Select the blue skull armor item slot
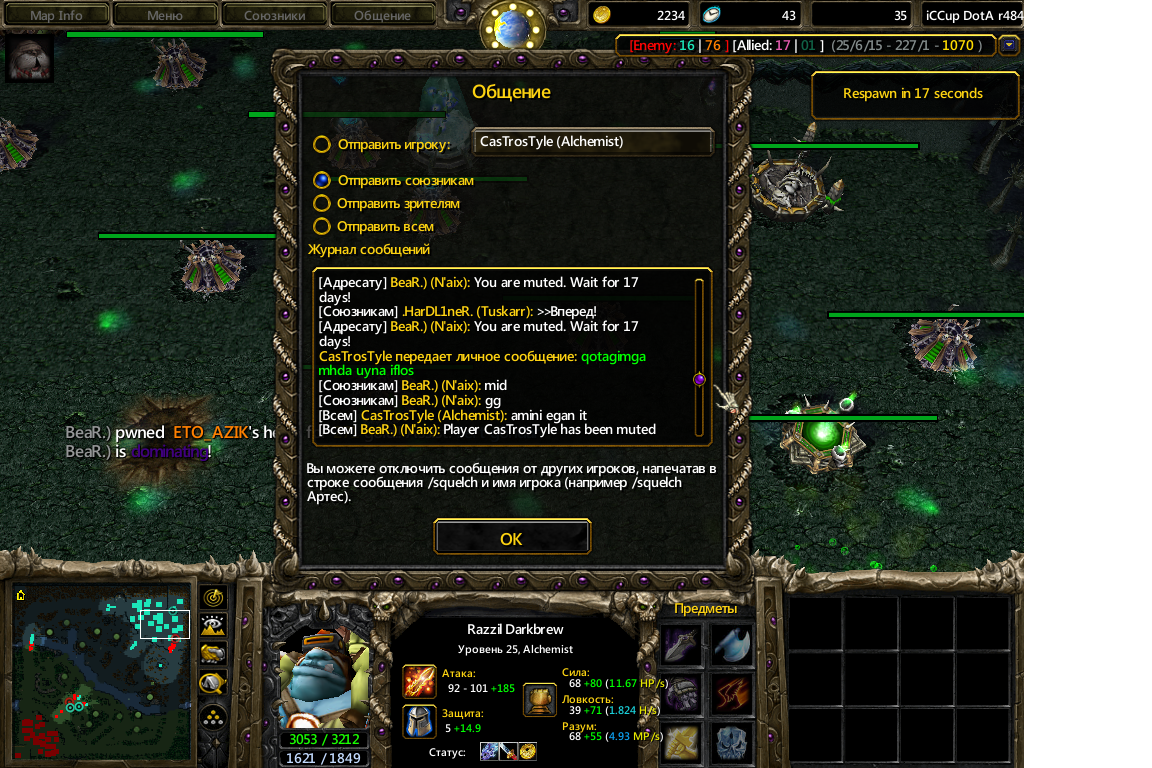The height and width of the screenshot is (768, 1152). (x=733, y=742)
